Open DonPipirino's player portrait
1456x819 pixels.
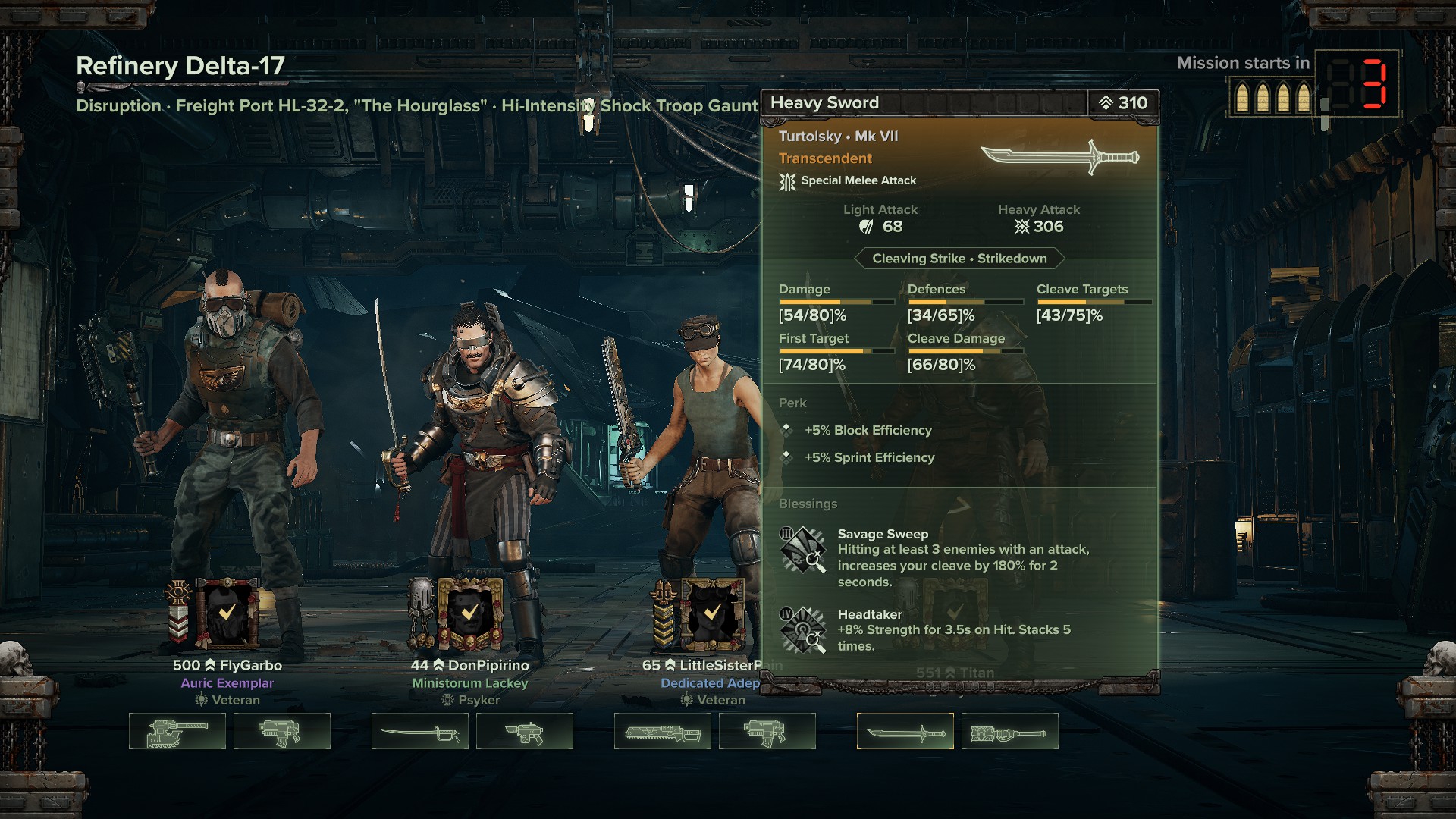469,613
